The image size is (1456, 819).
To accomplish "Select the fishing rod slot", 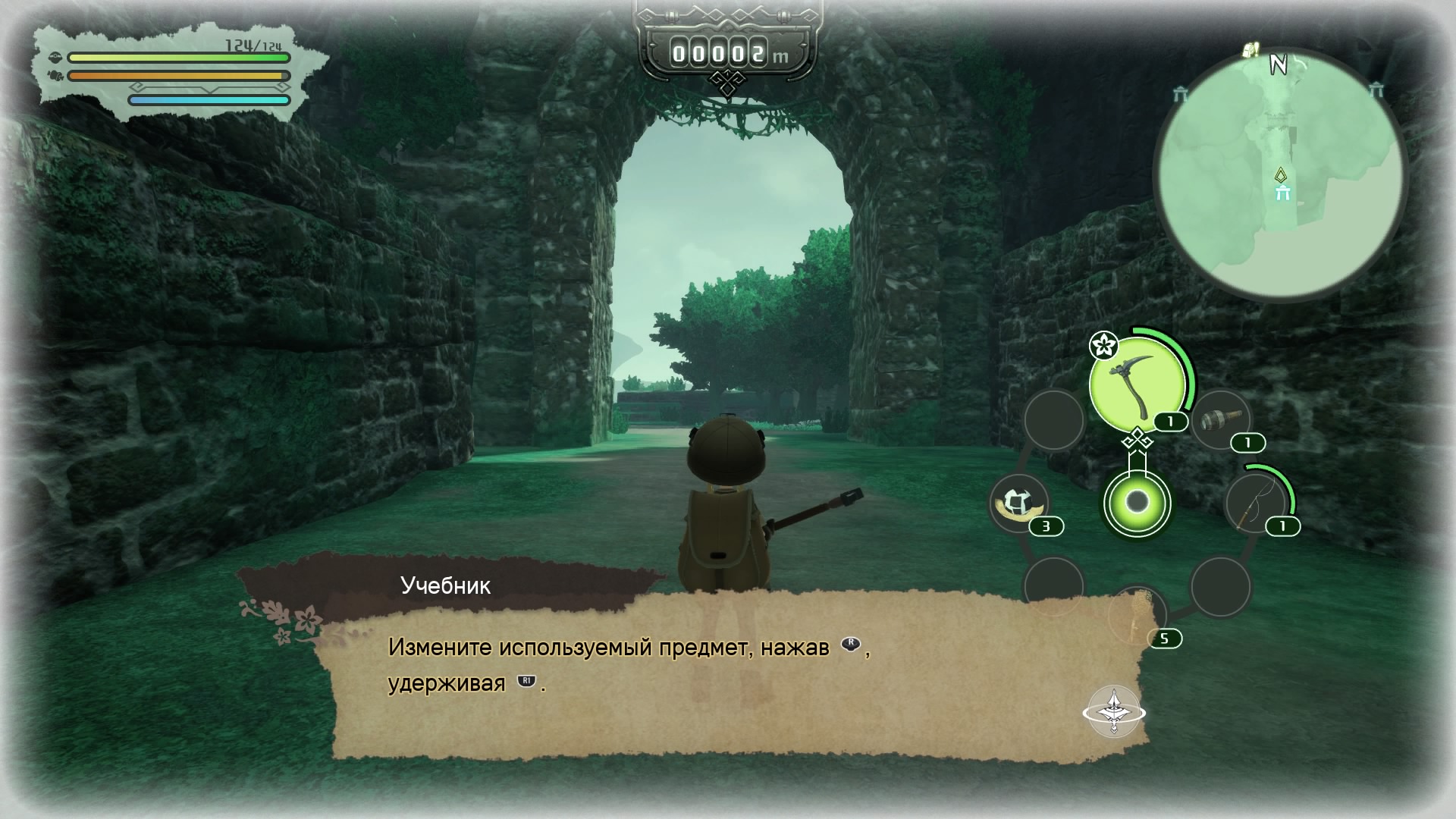I will click(x=1256, y=504).
